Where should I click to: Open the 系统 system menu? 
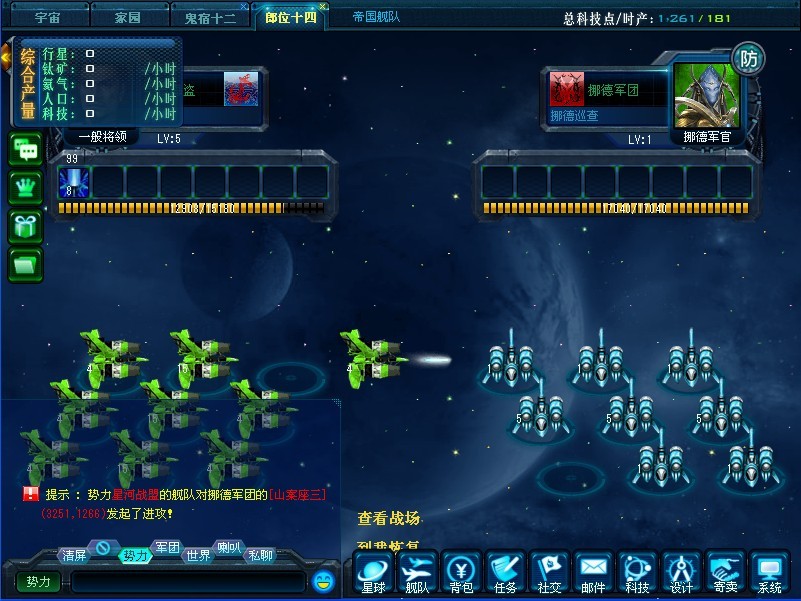(x=769, y=572)
